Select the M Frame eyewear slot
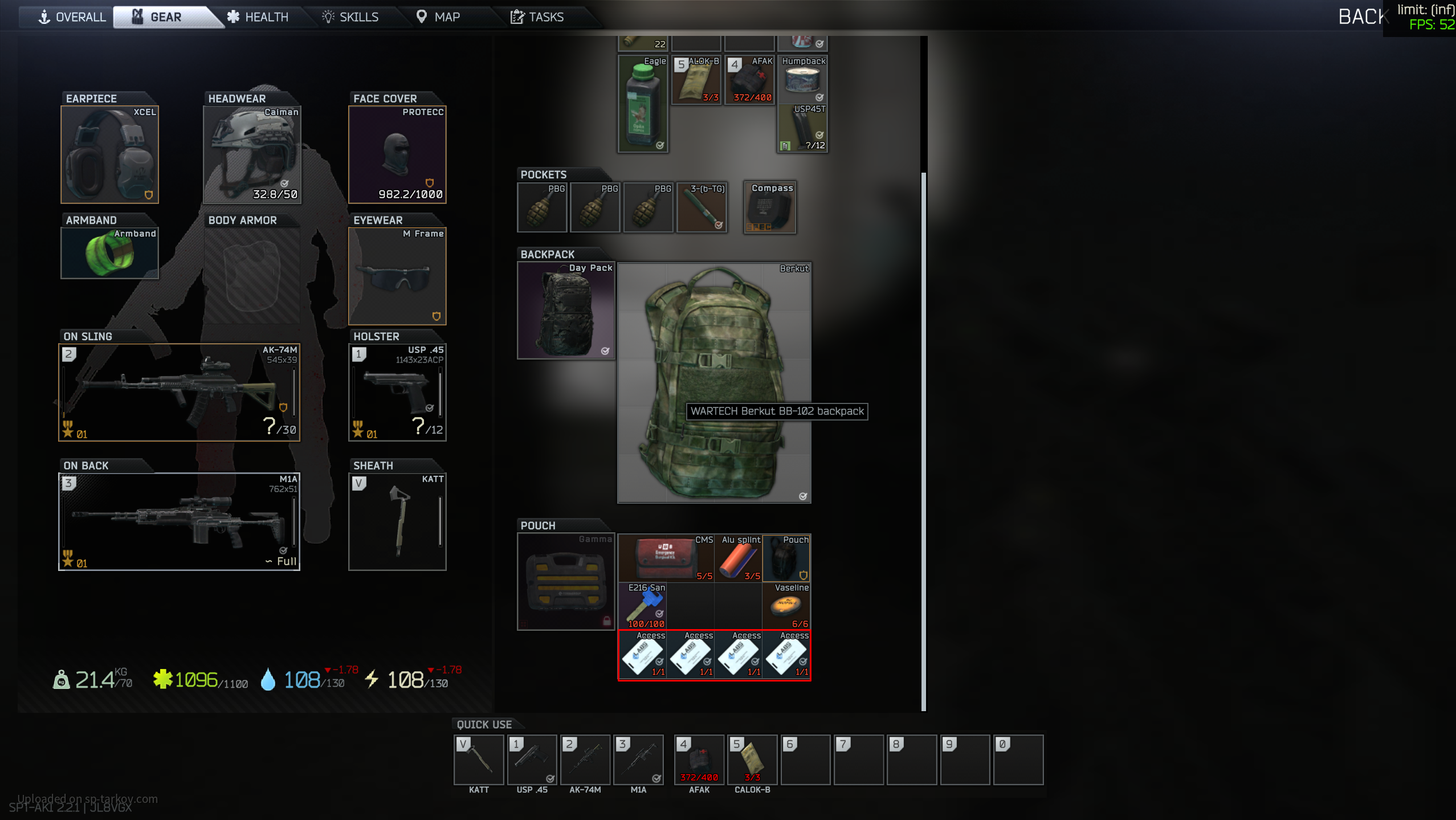Image resolution: width=1456 pixels, height=820 pixels. [397, 276]
